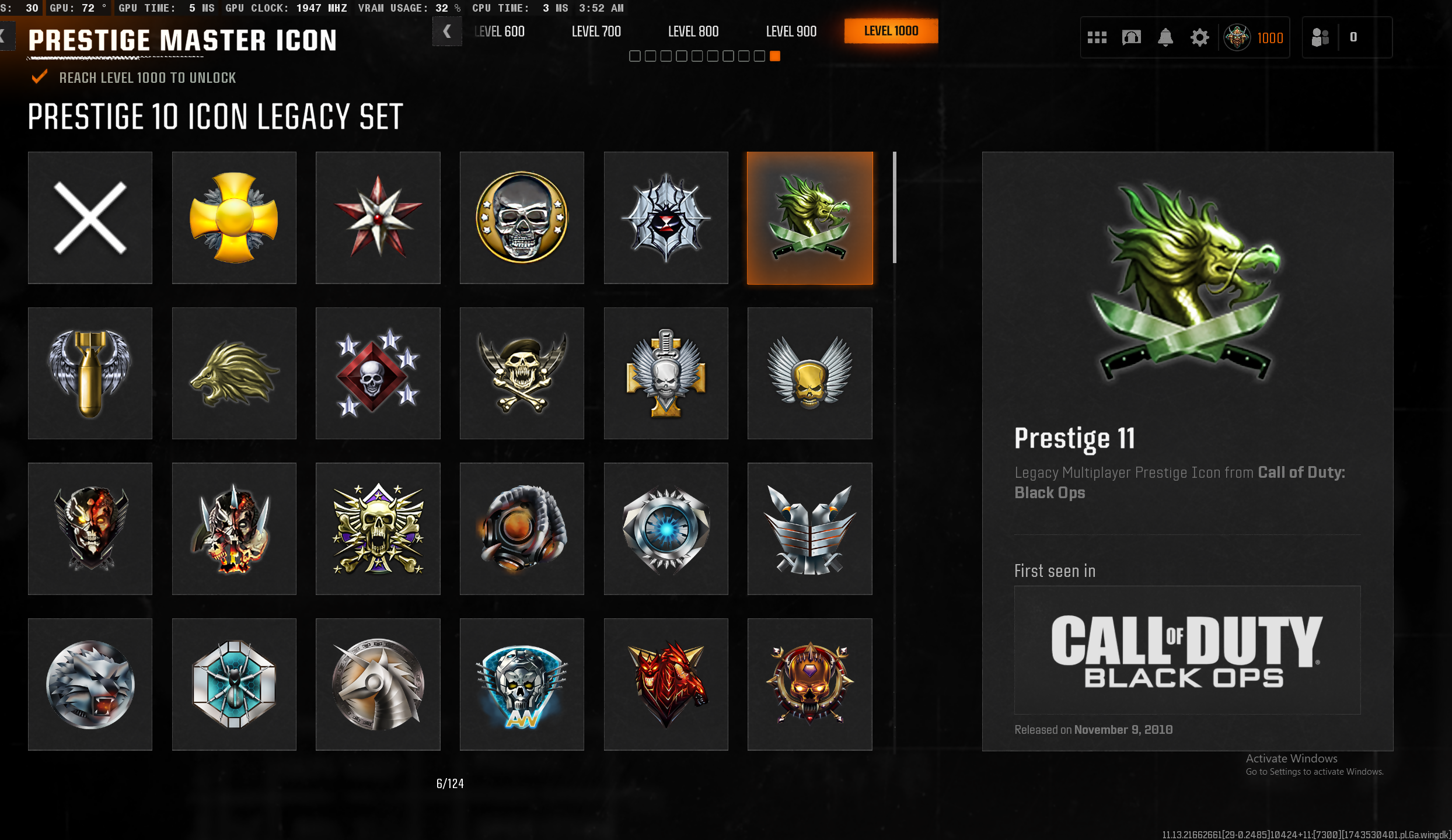
Task: Show notifications with the bell icon
Action: tap(1165, 38)
